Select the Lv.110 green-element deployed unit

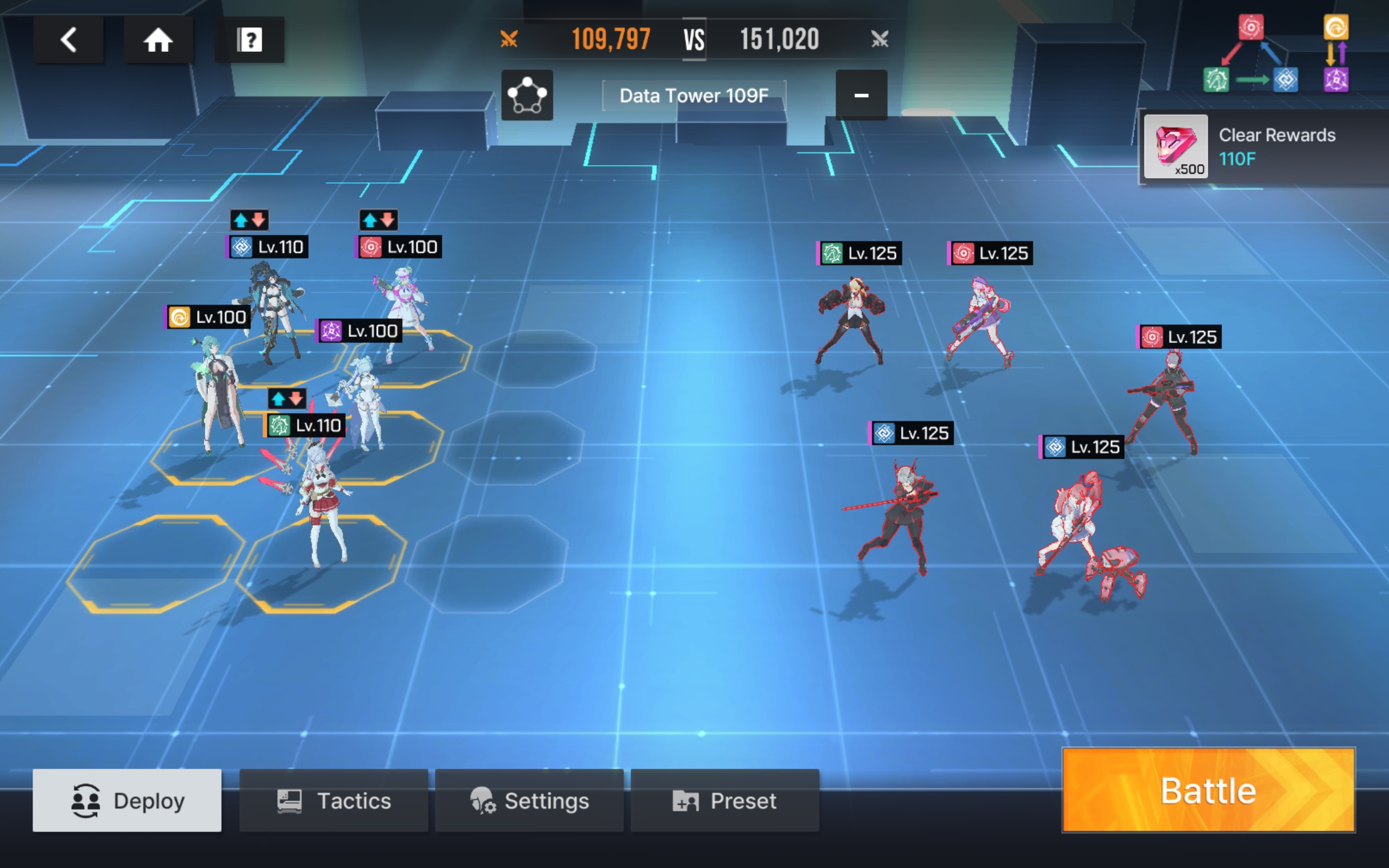tap(320, 500)
